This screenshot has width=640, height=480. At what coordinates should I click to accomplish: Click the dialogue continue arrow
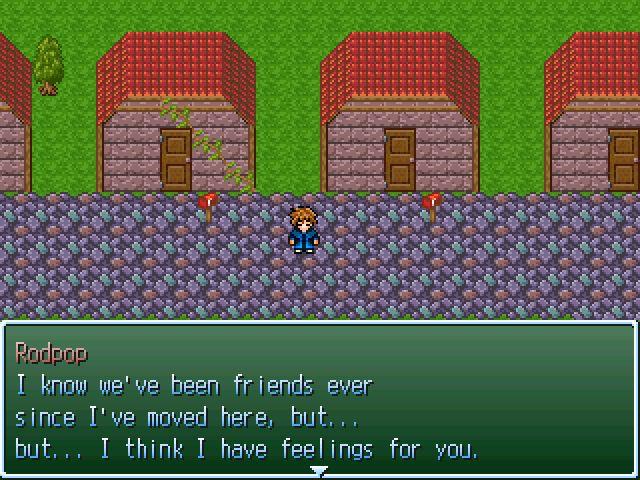pyautogui.click(x=319, y=470)
